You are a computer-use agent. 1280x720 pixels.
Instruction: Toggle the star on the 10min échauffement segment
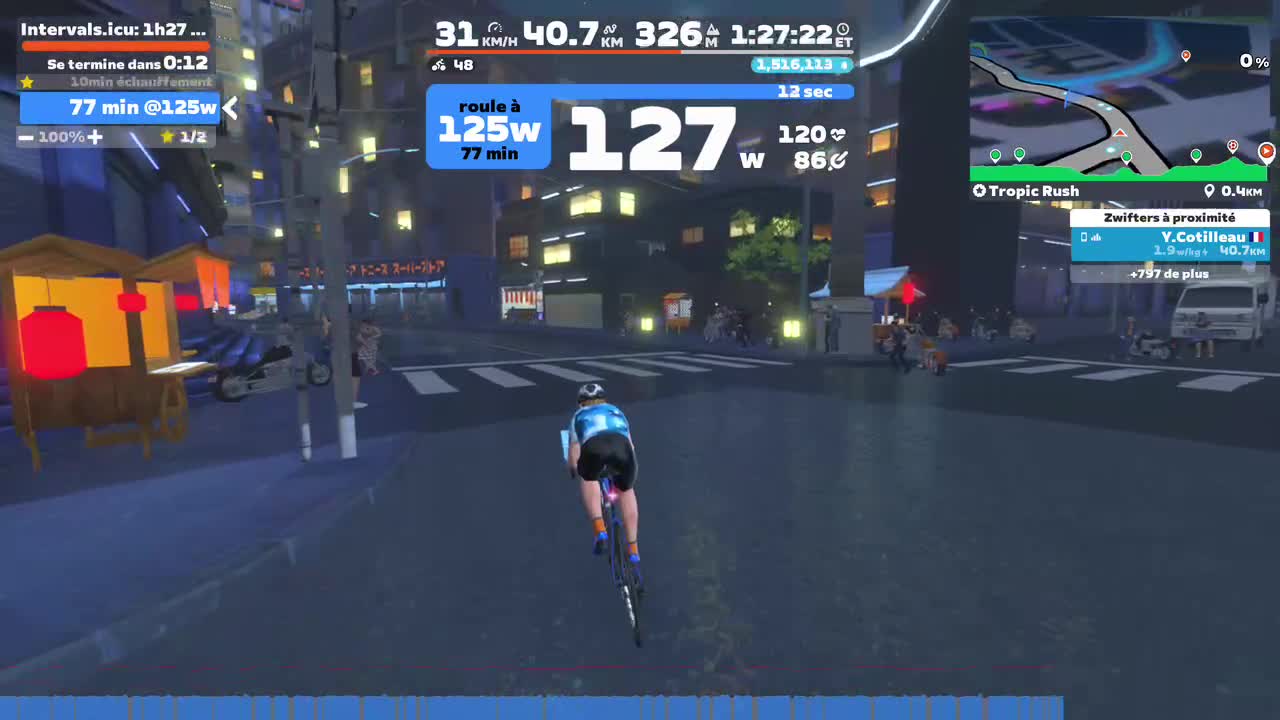(26, 83)
